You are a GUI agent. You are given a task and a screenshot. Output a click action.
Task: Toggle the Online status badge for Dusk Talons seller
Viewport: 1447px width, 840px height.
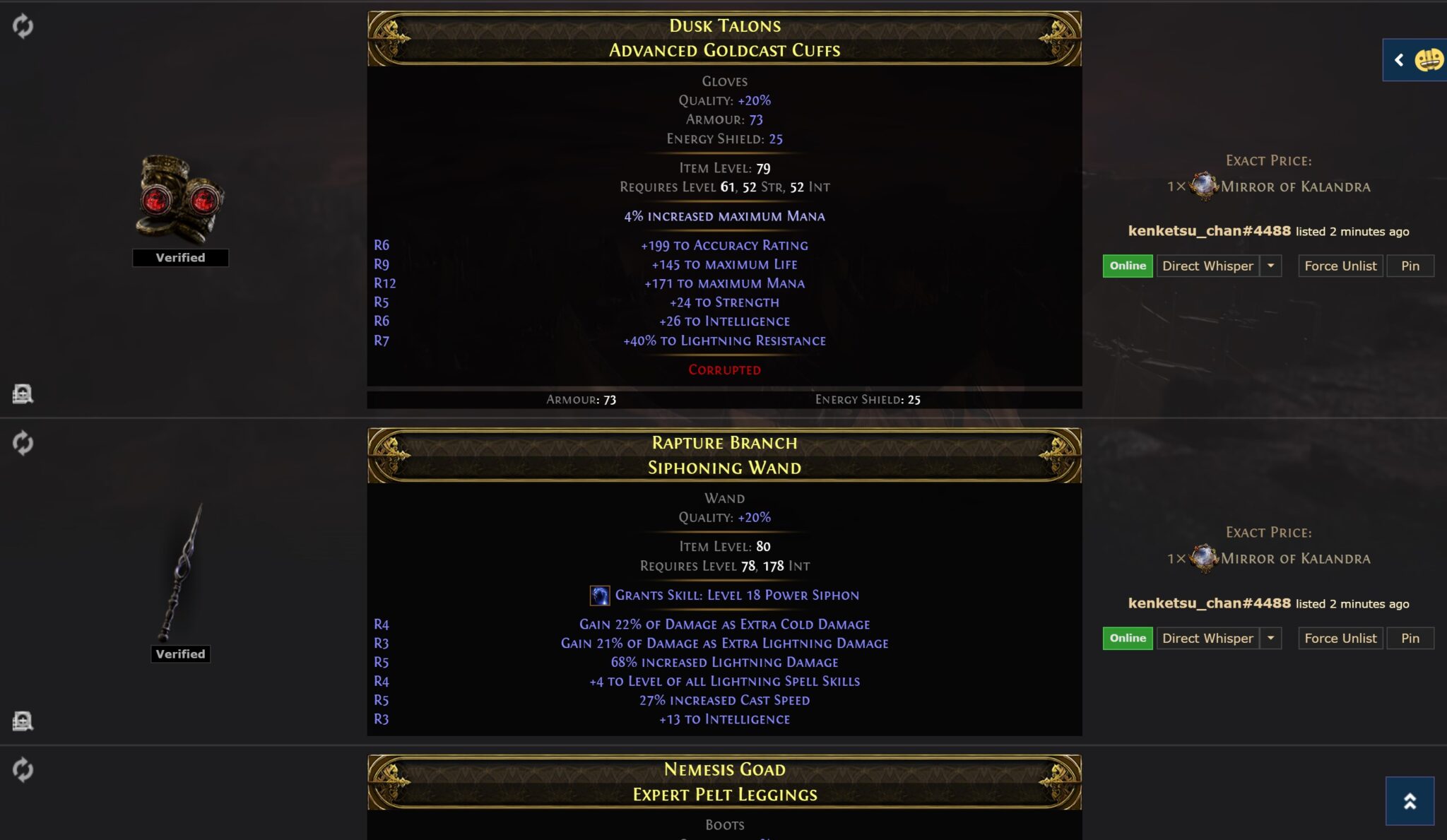(x=1127, y=266)
